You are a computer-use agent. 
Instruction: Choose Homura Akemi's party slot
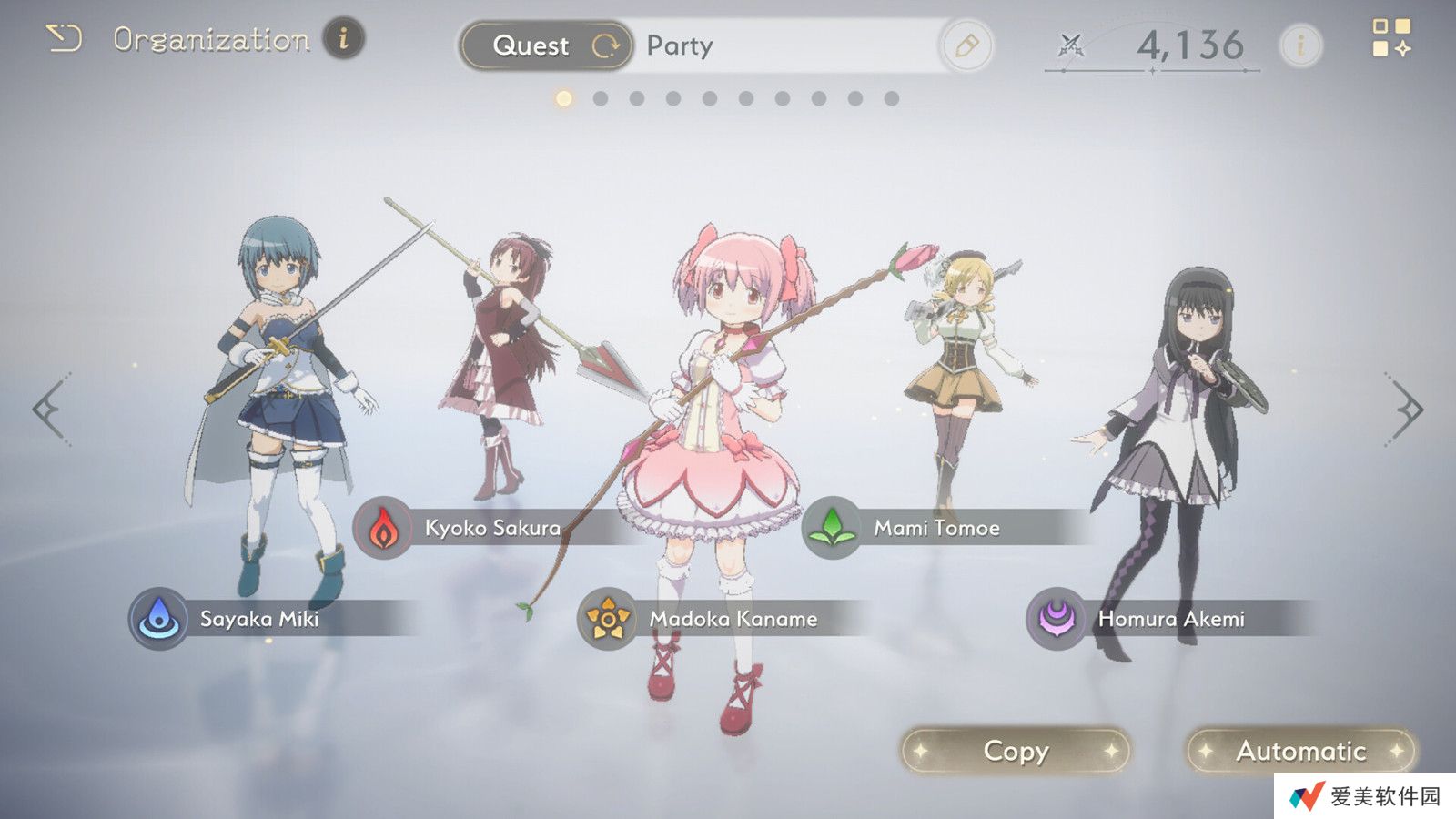[1170, 619]
